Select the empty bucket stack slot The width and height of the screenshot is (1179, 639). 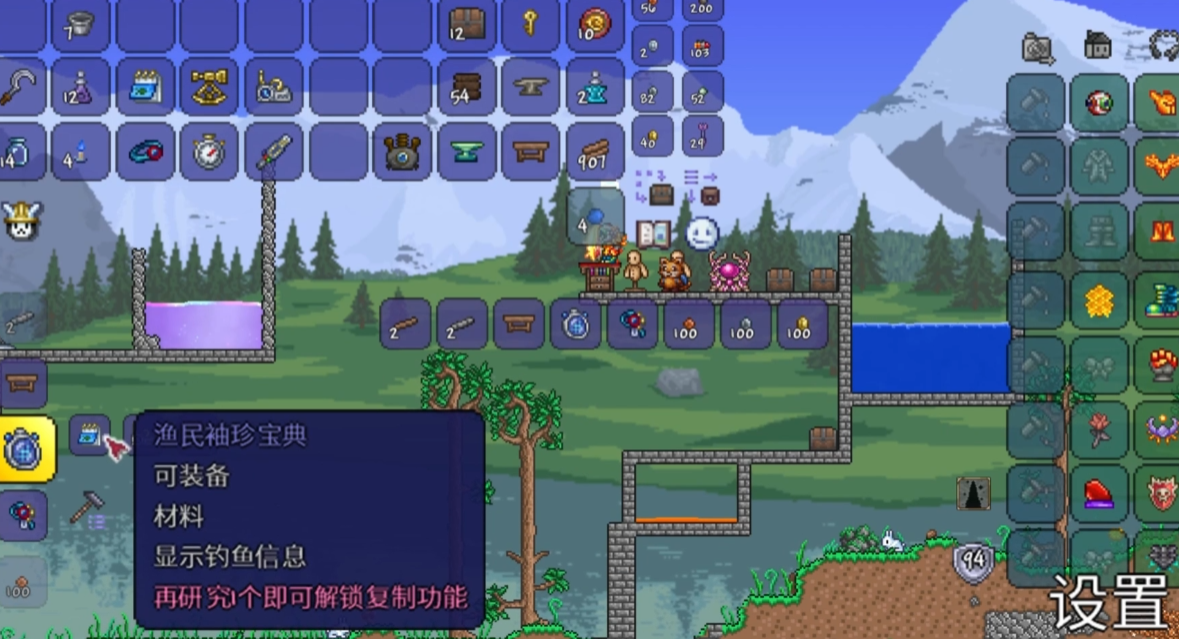81,25
